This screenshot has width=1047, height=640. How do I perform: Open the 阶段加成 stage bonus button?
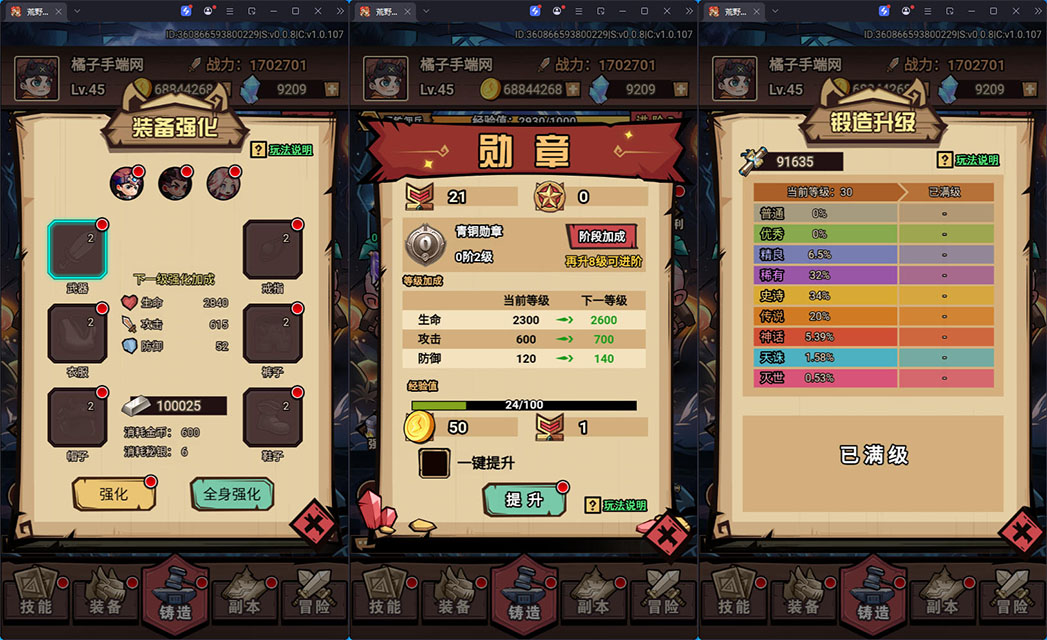click(x=602, y=237)
